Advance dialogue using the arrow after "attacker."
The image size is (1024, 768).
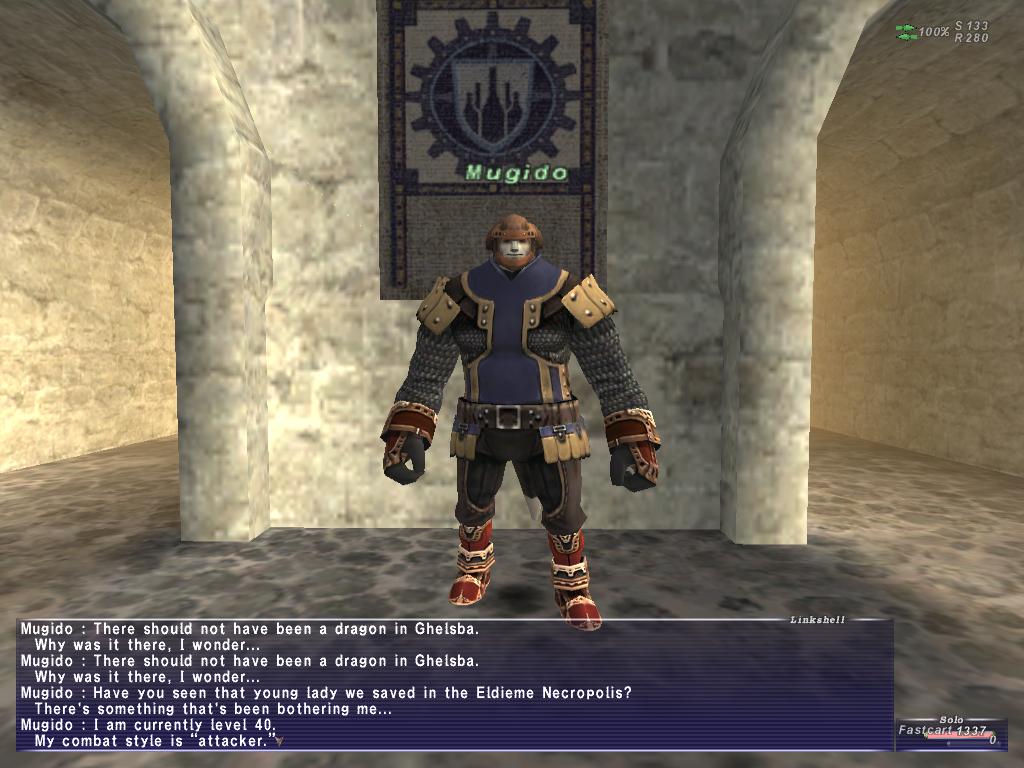pos(280,741)
